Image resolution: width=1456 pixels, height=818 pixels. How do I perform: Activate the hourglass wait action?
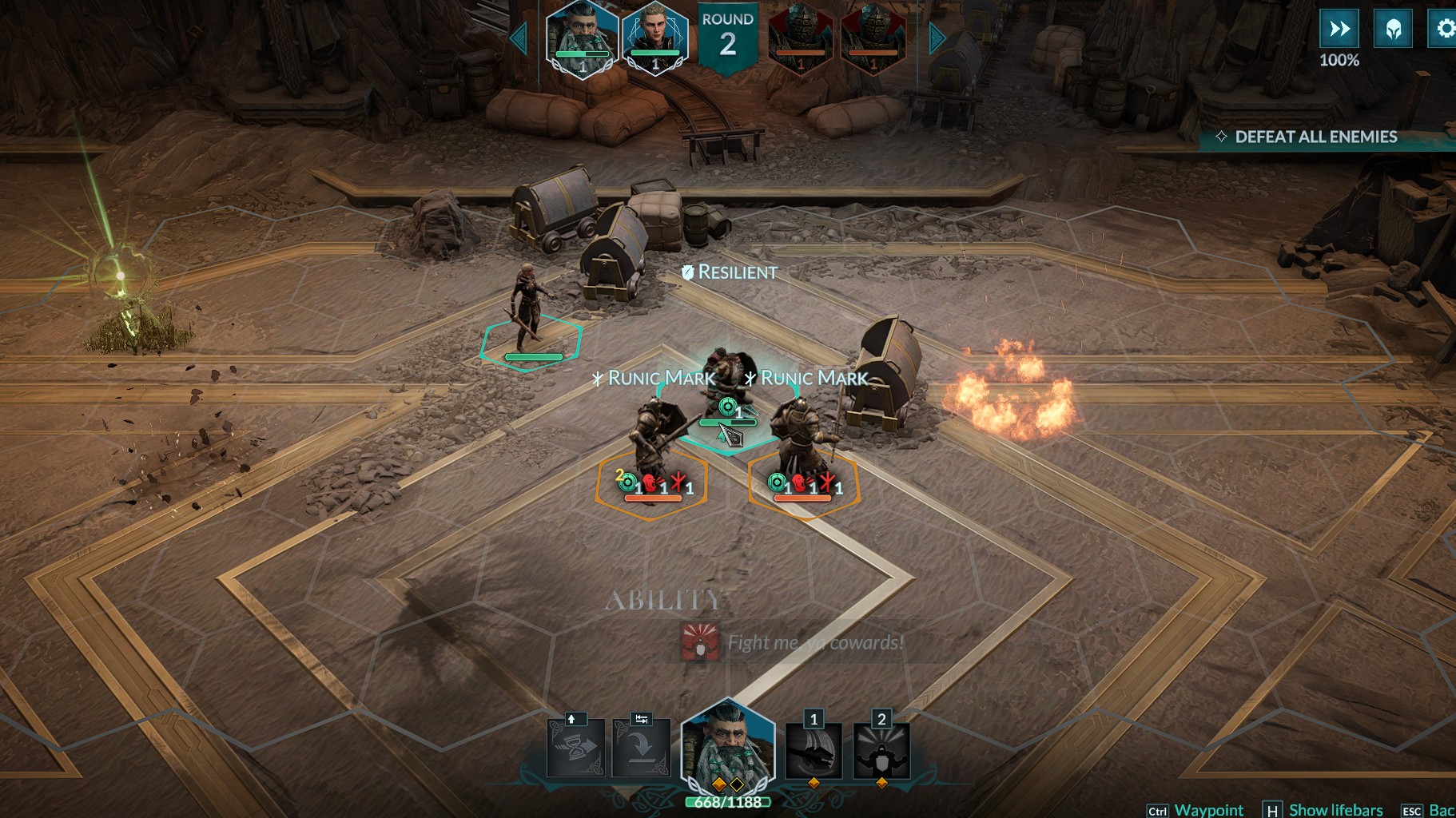575,749
